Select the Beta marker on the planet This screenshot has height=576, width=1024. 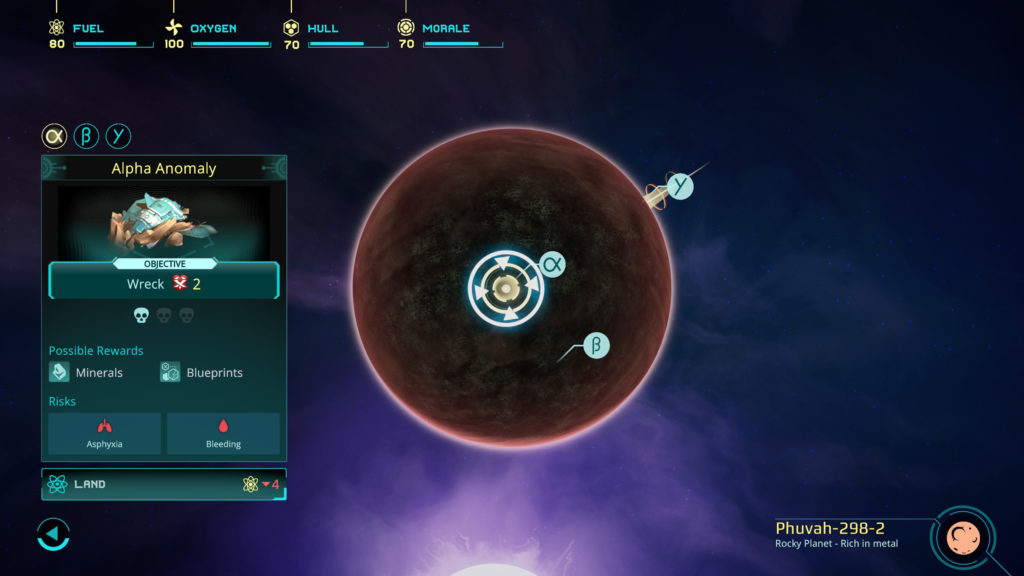click(596, 346)
